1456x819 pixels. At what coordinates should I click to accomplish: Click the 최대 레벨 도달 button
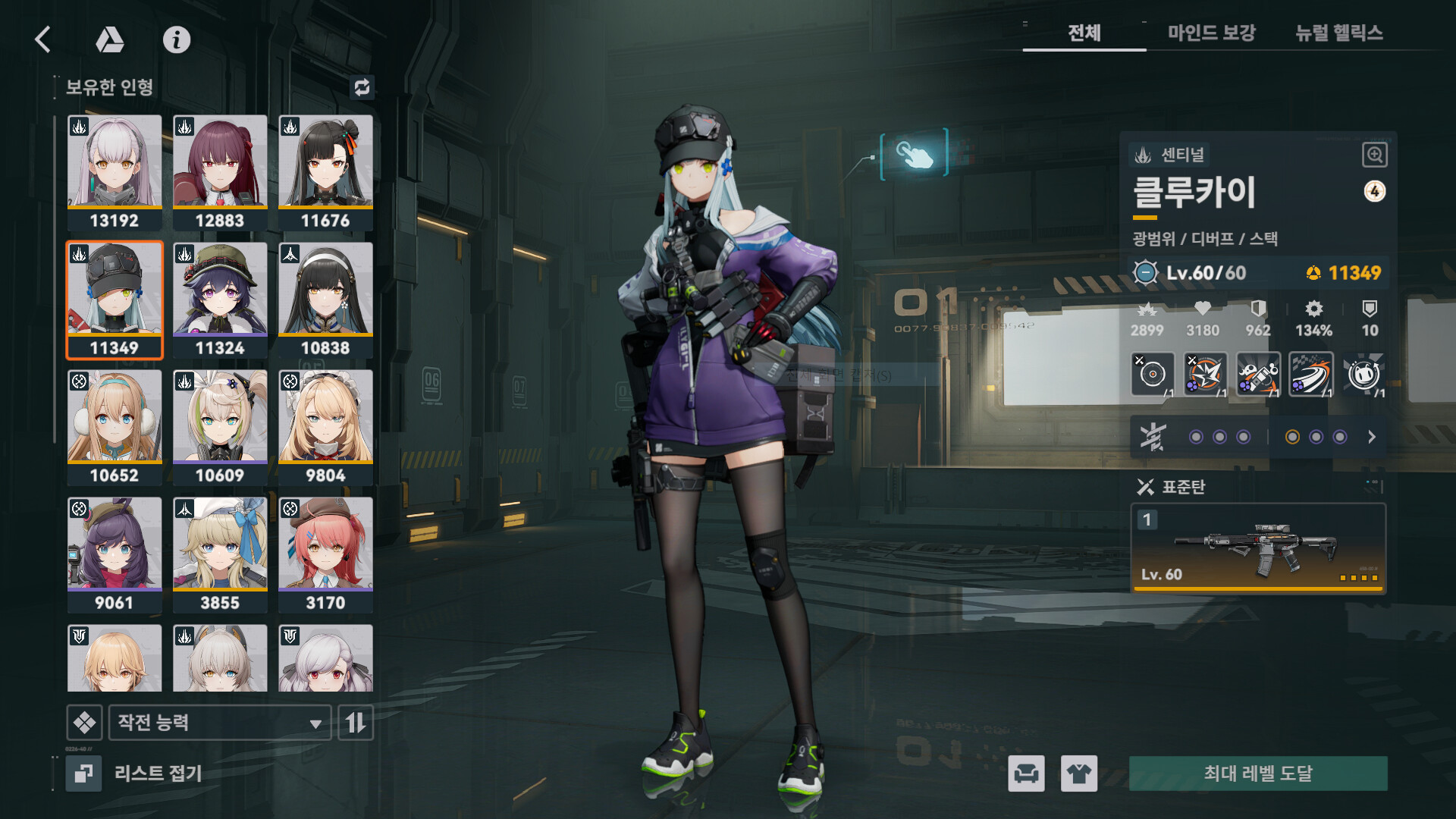click(1258, 773)
